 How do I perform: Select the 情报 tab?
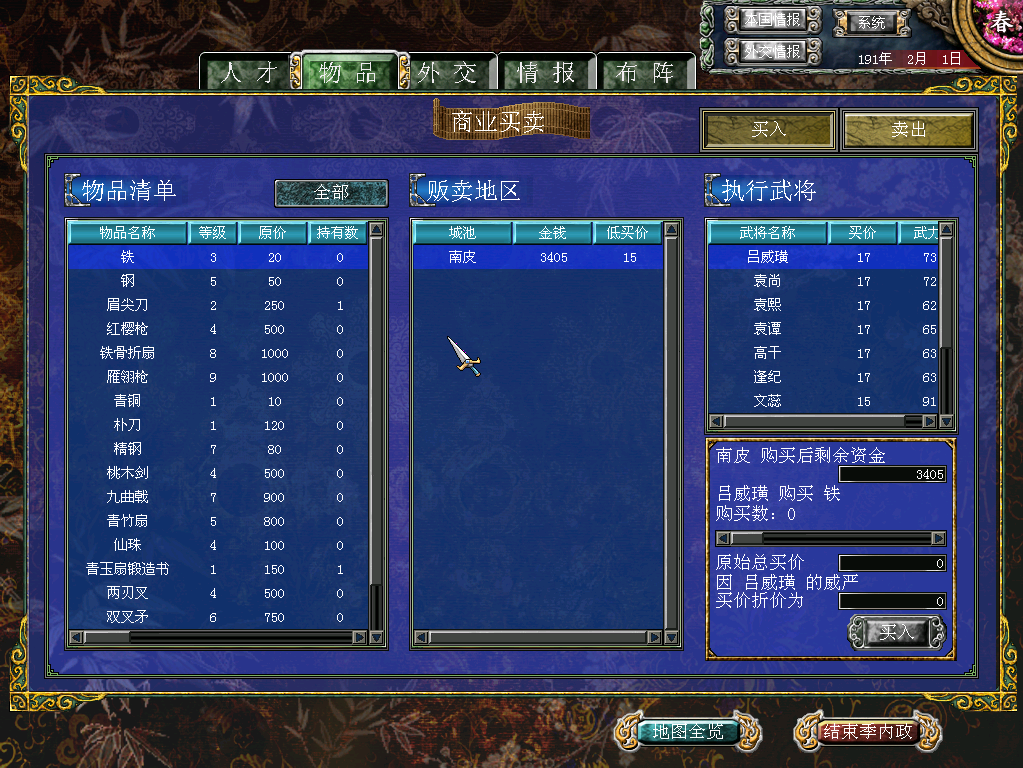pos(546,73)
